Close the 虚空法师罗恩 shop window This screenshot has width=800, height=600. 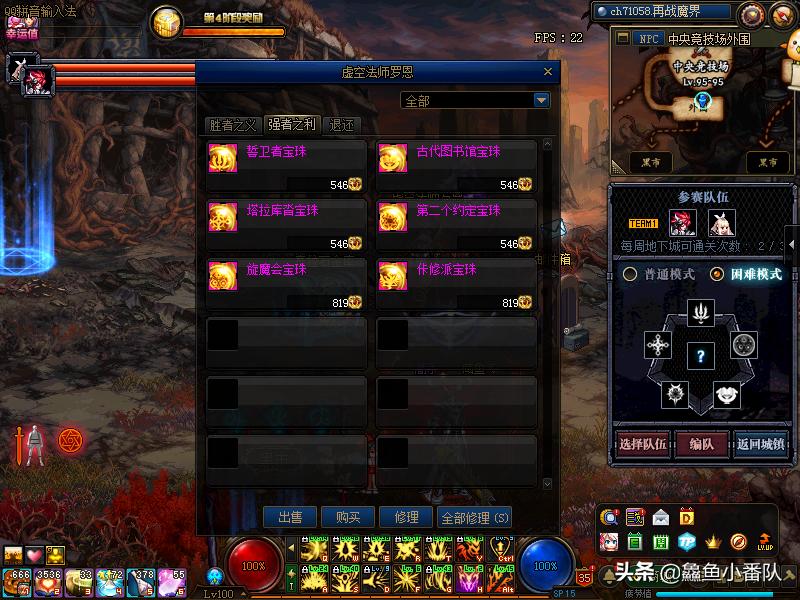547,72
